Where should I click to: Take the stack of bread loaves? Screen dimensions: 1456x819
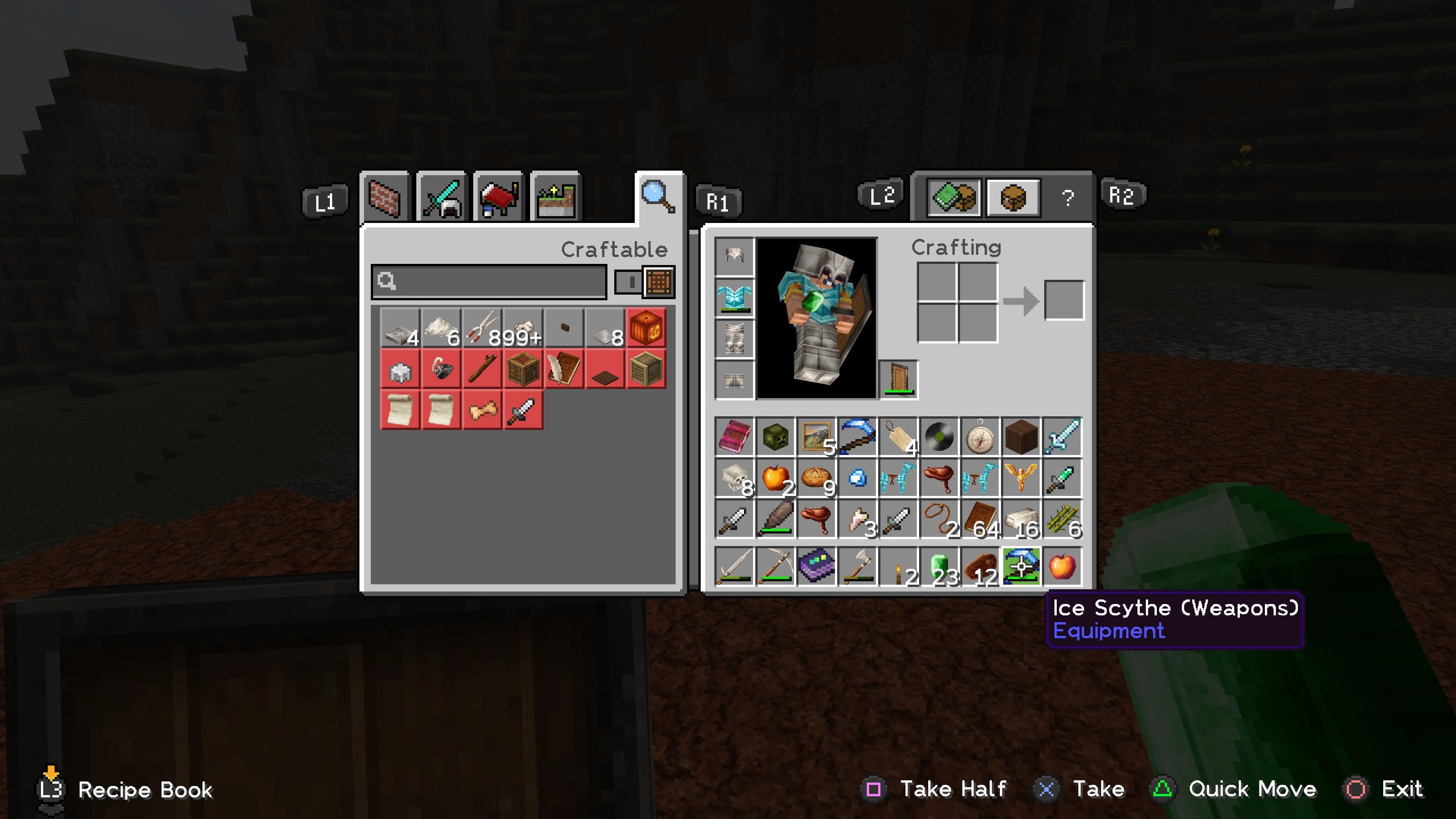tap(816, 478)
